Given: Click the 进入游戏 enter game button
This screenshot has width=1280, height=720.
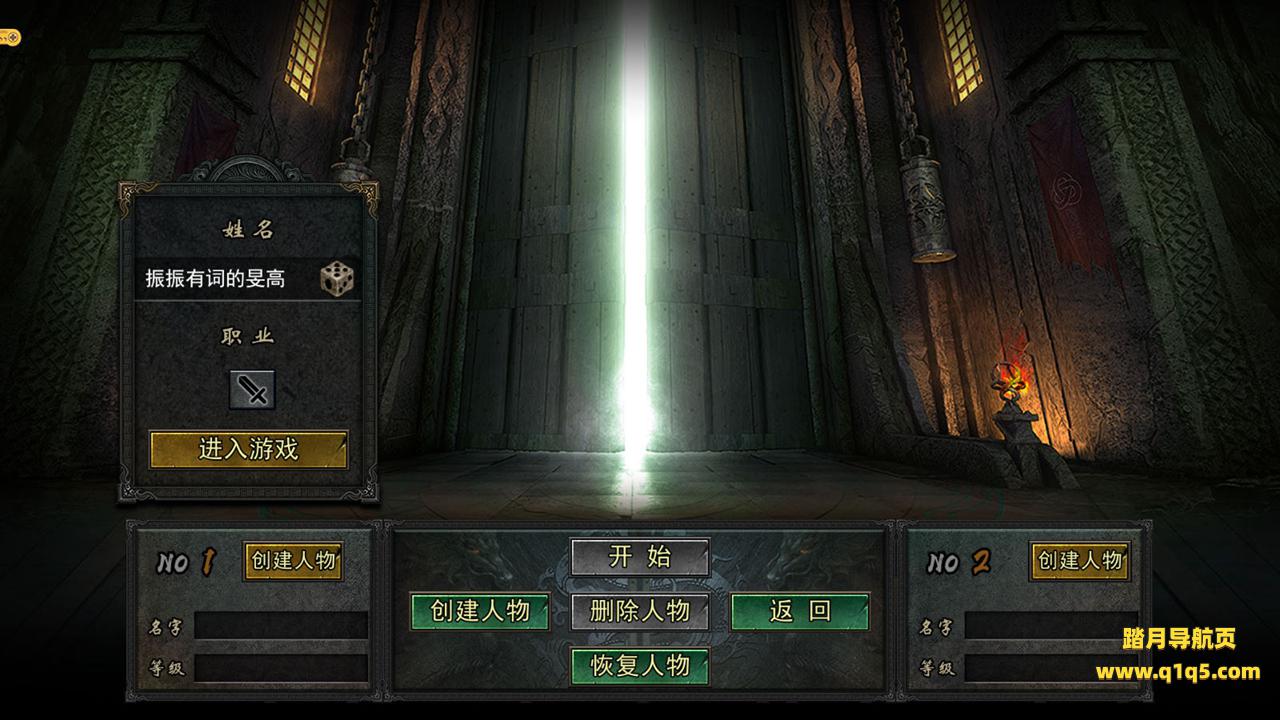Looking at the screenshot, I should [249, 449].
